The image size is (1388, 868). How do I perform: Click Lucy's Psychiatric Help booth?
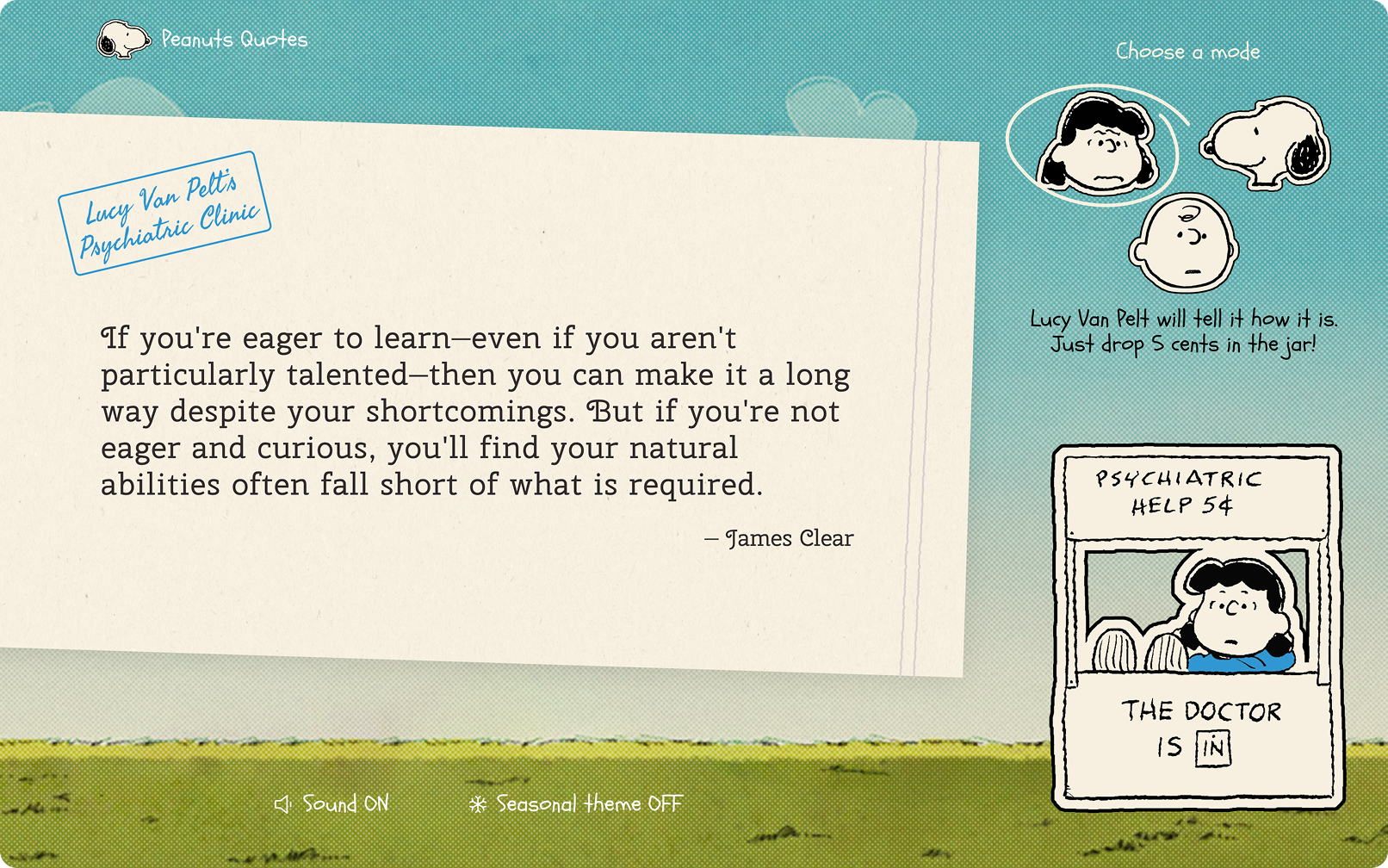point(1197,629)
